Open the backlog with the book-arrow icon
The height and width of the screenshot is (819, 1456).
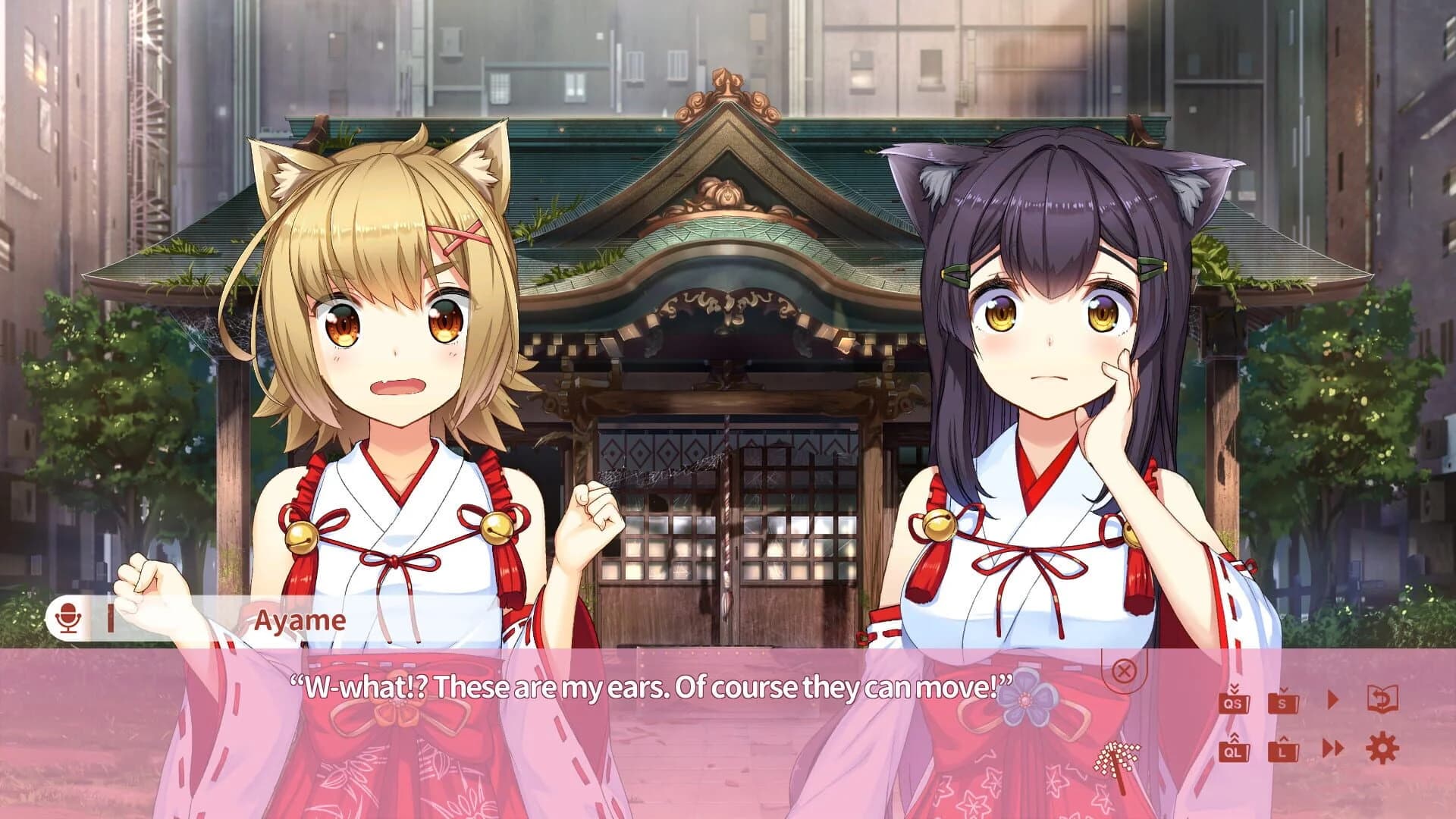click(x=1382, y=698)
